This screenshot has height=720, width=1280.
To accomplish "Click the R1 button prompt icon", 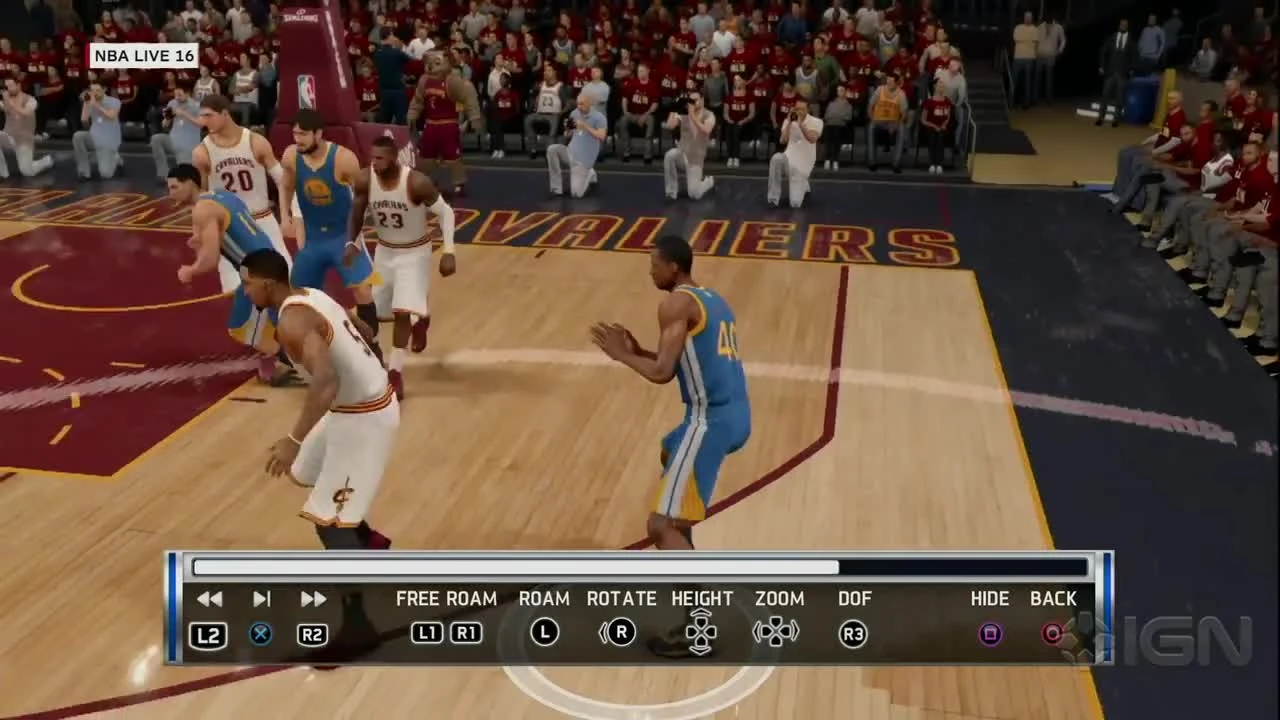I will pyautogui.click(x=466, y=633).
